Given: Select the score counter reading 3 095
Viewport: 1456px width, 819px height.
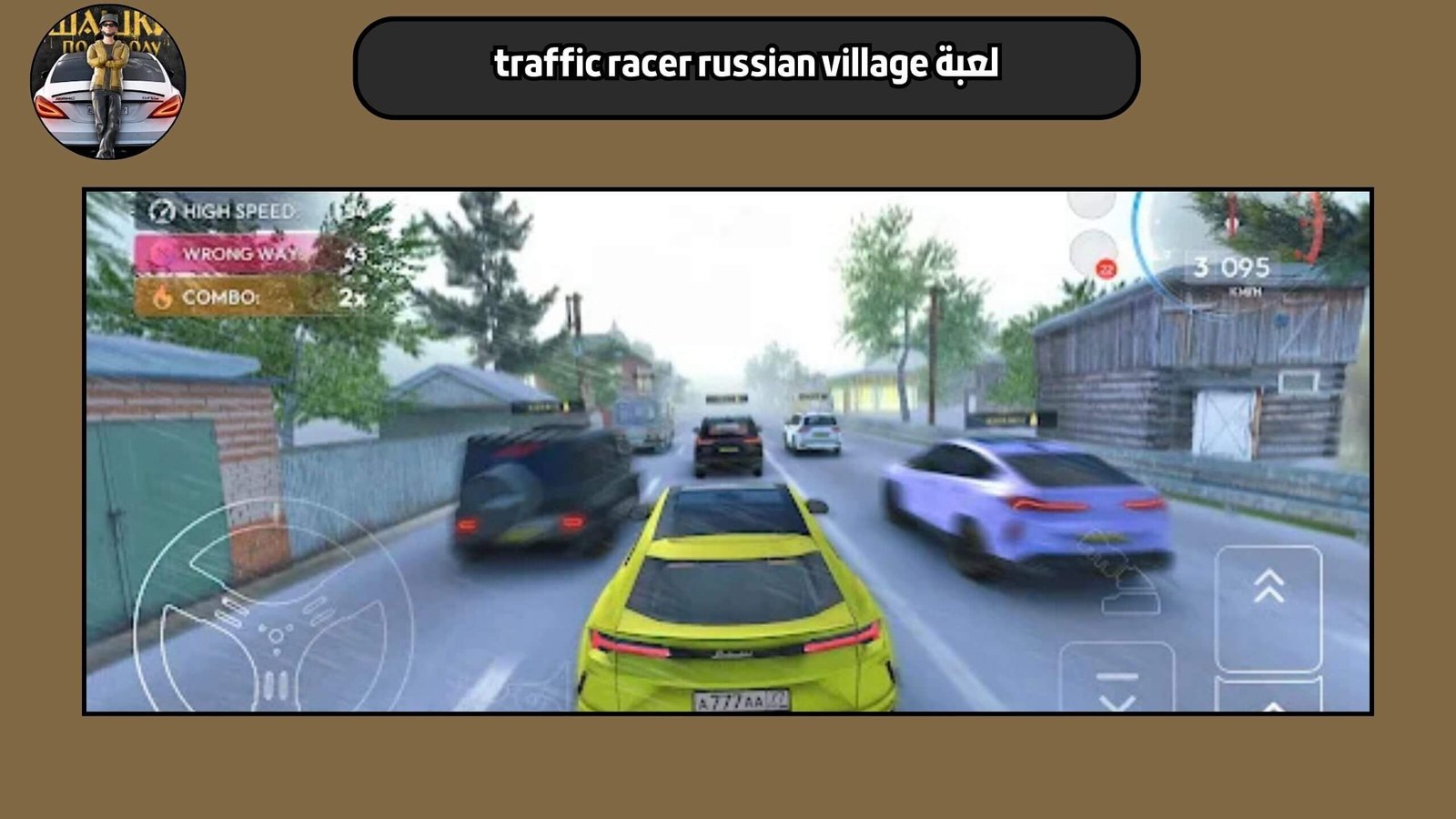Looking at the screenshot, I should (x=1231, y=266).
